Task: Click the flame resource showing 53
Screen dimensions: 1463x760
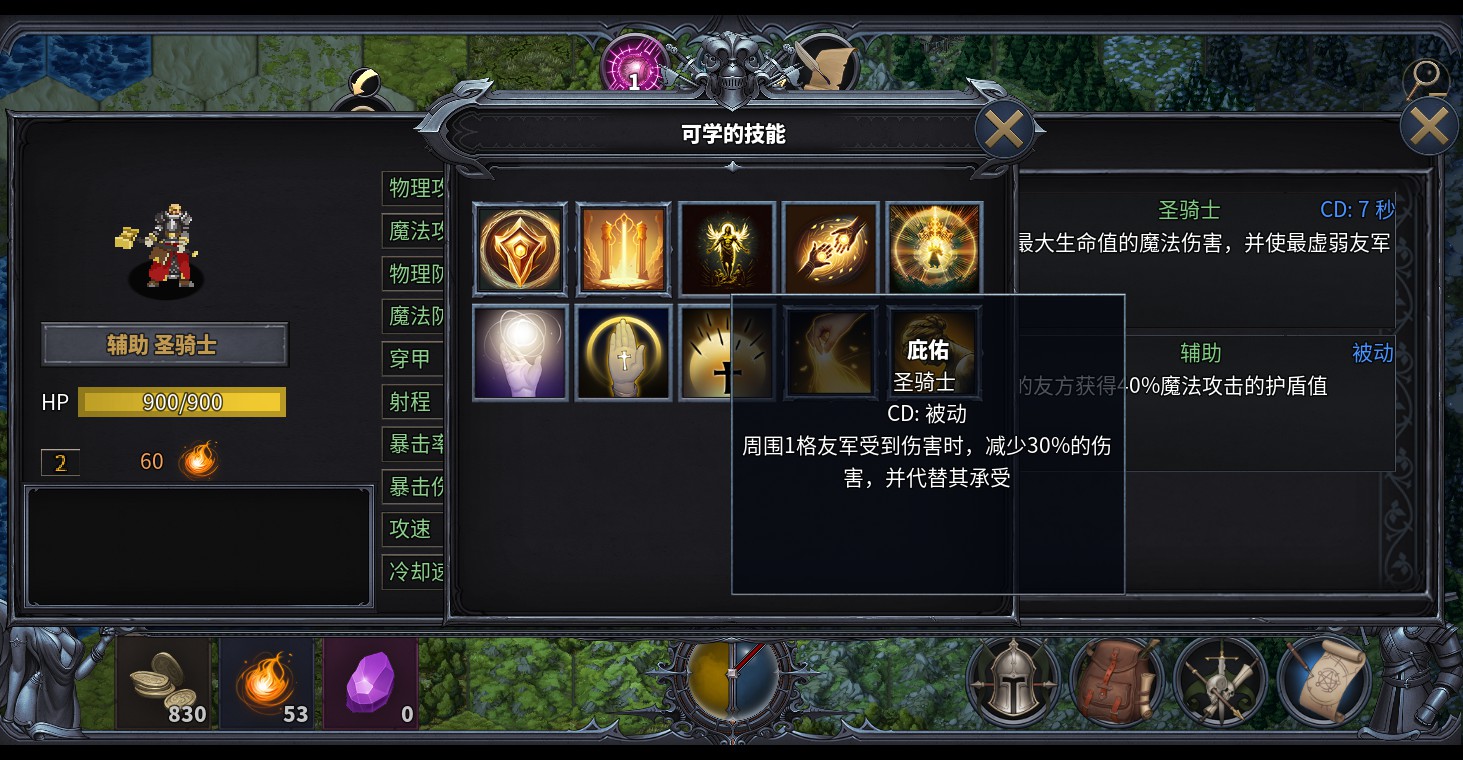Action: [265, 683]
